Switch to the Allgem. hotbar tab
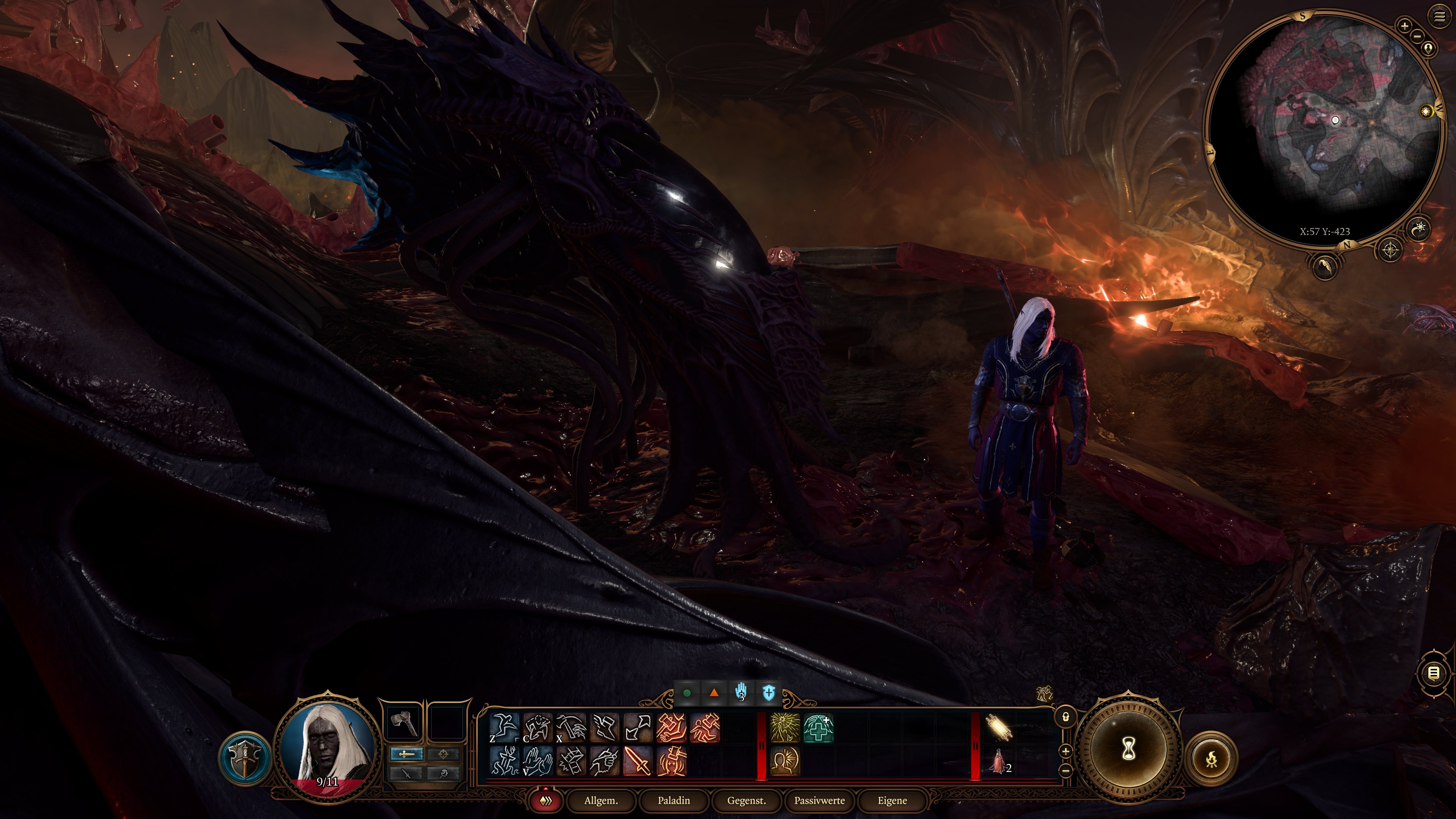The height and width of the screenshot is (819, 1456). [x=601, y=800]
